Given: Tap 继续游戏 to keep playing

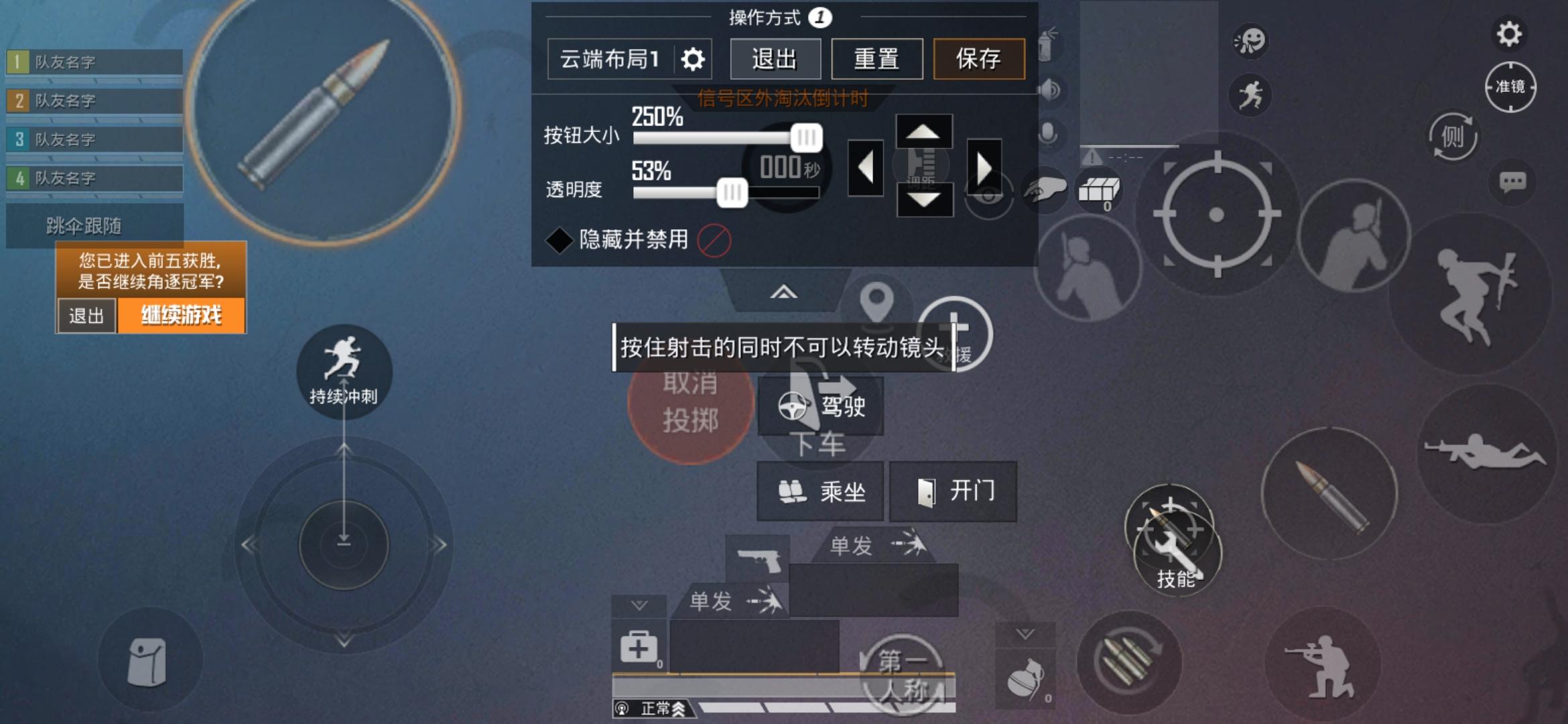Looking at the screenshot, I should 182,312.
